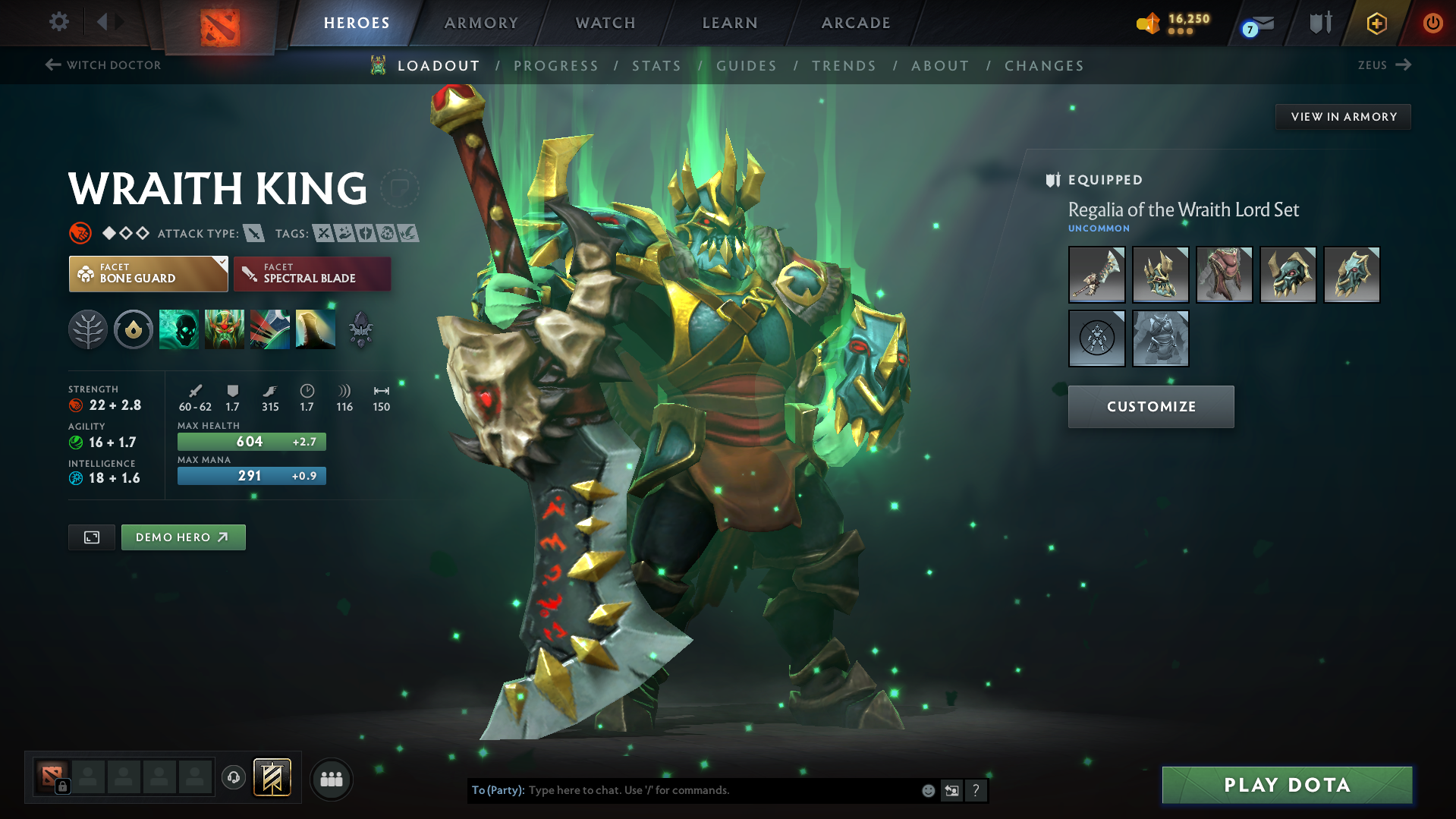Switch to the STATS tab

pos(656,65)
